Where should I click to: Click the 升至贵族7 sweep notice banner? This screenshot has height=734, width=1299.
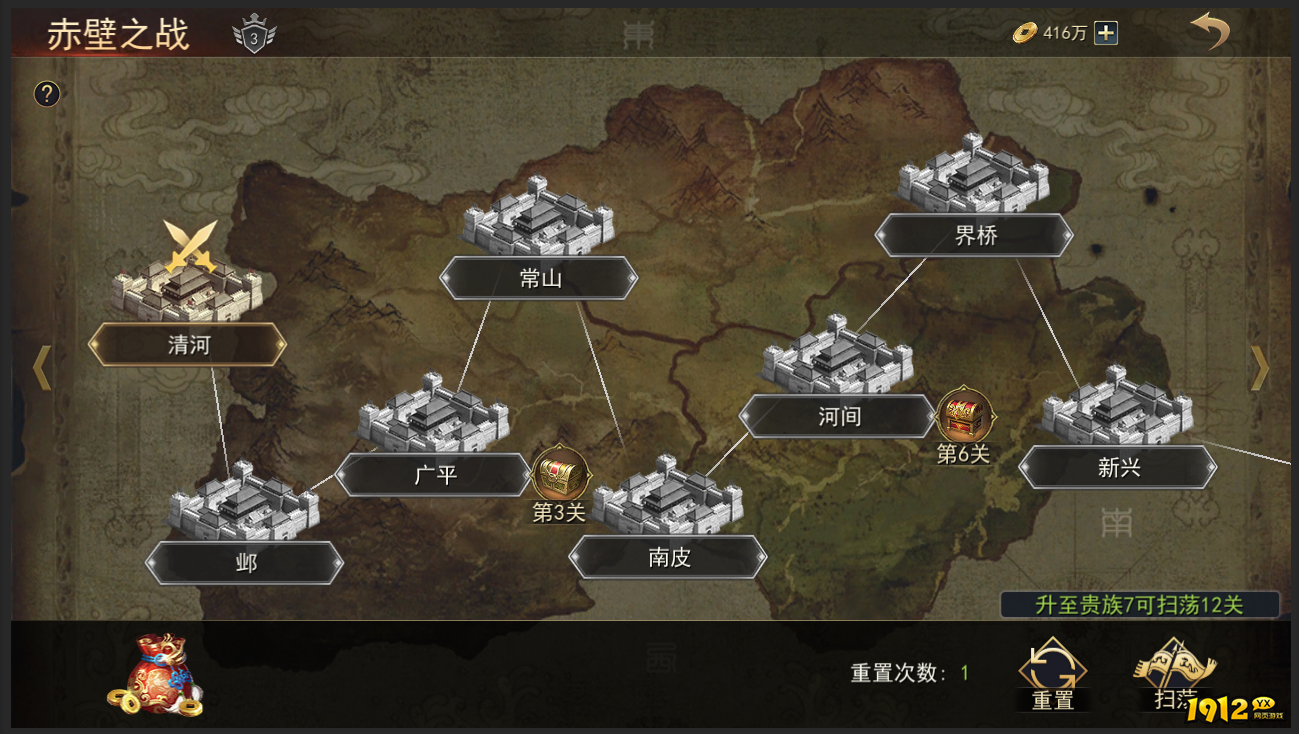pos(1139,605)
